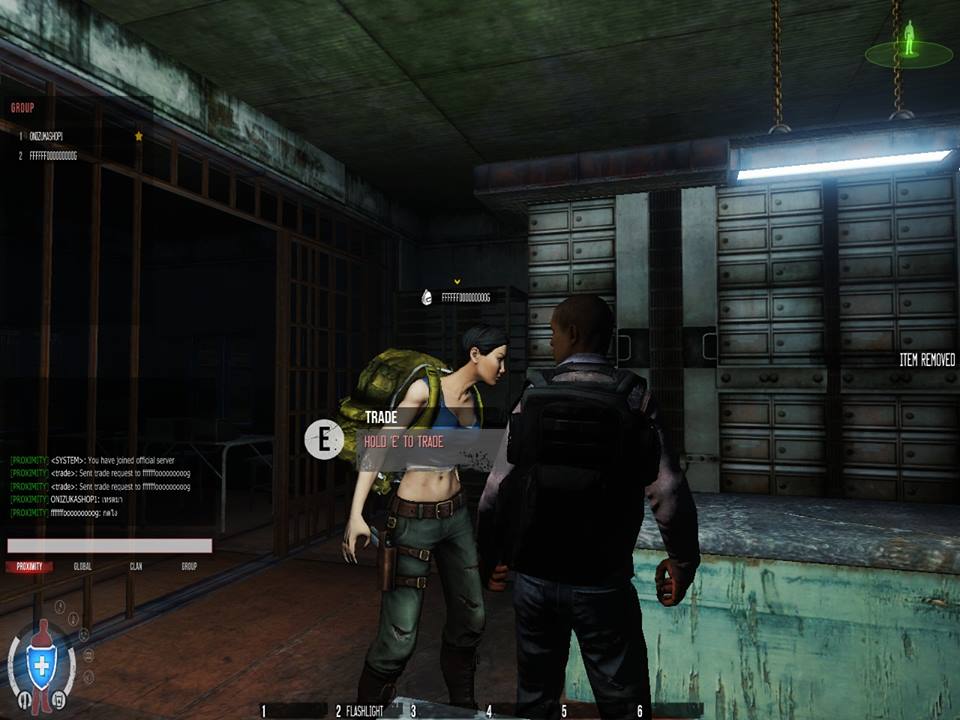Switch to the Global chat tab
The image size is (960, 720).
[x=83, y=567]
